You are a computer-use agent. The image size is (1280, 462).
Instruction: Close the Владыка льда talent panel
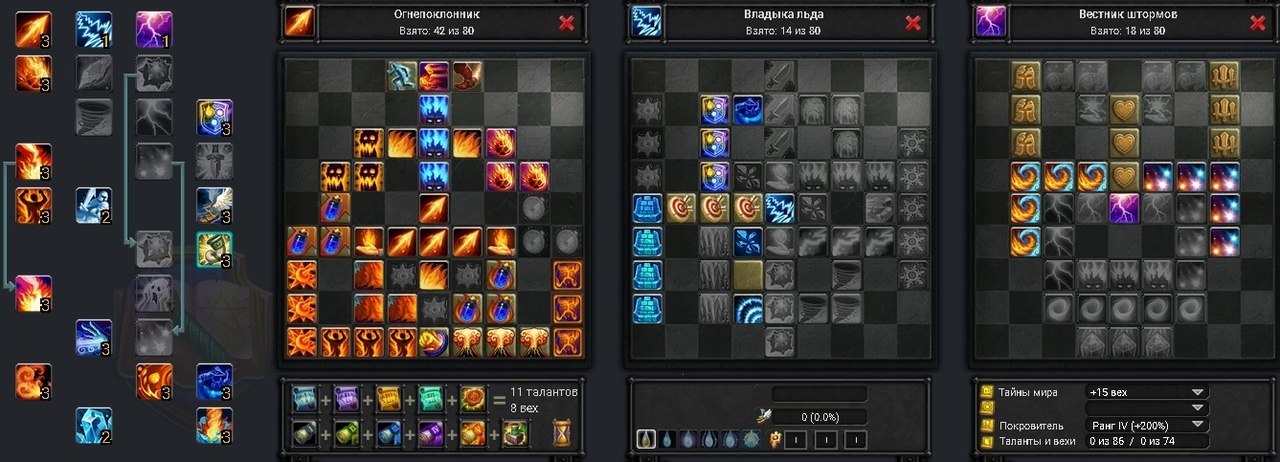pyautogui.click(x=912, y=23)
